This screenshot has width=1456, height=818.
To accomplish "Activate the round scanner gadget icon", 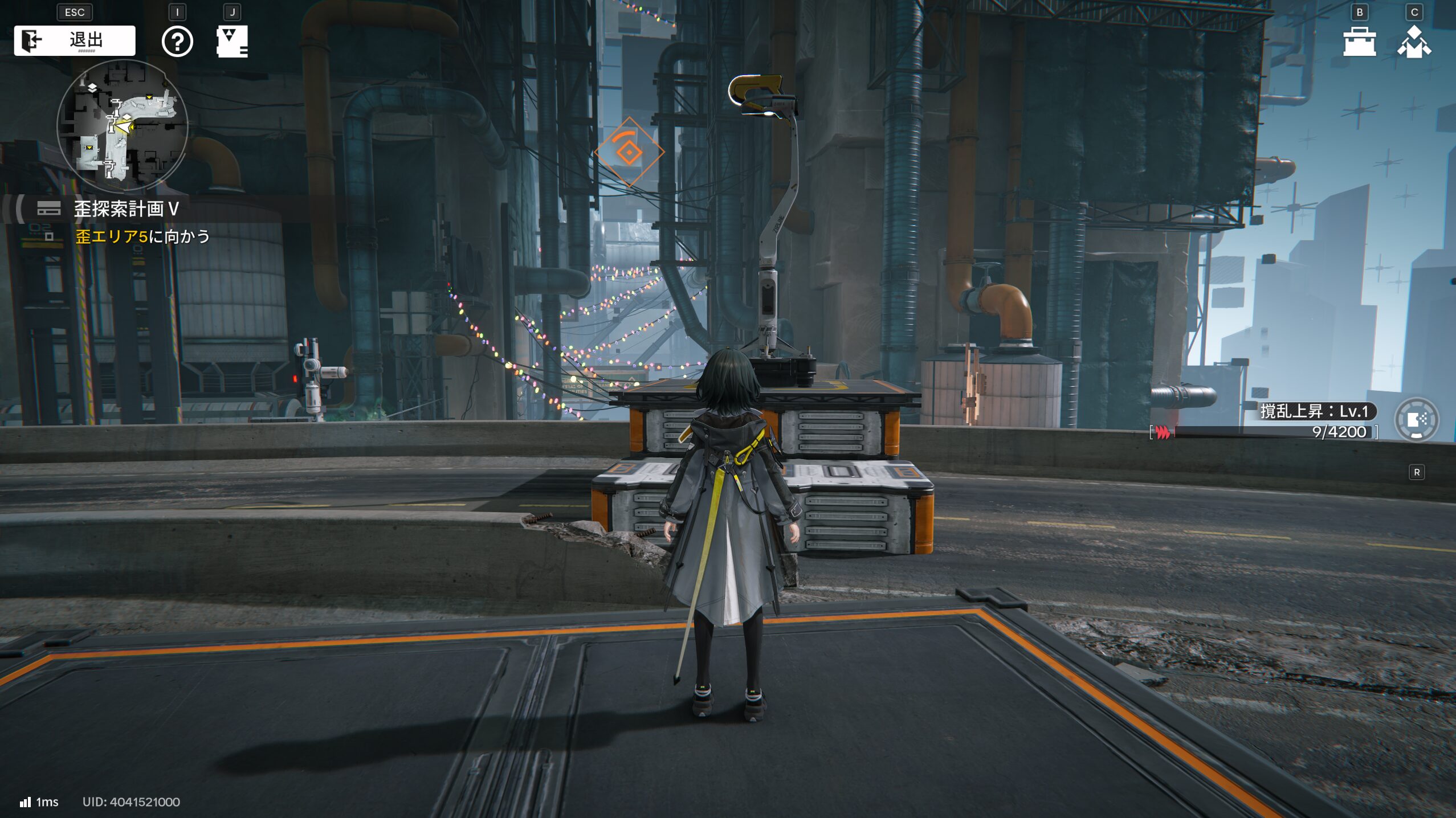I will click(1417, 420).
